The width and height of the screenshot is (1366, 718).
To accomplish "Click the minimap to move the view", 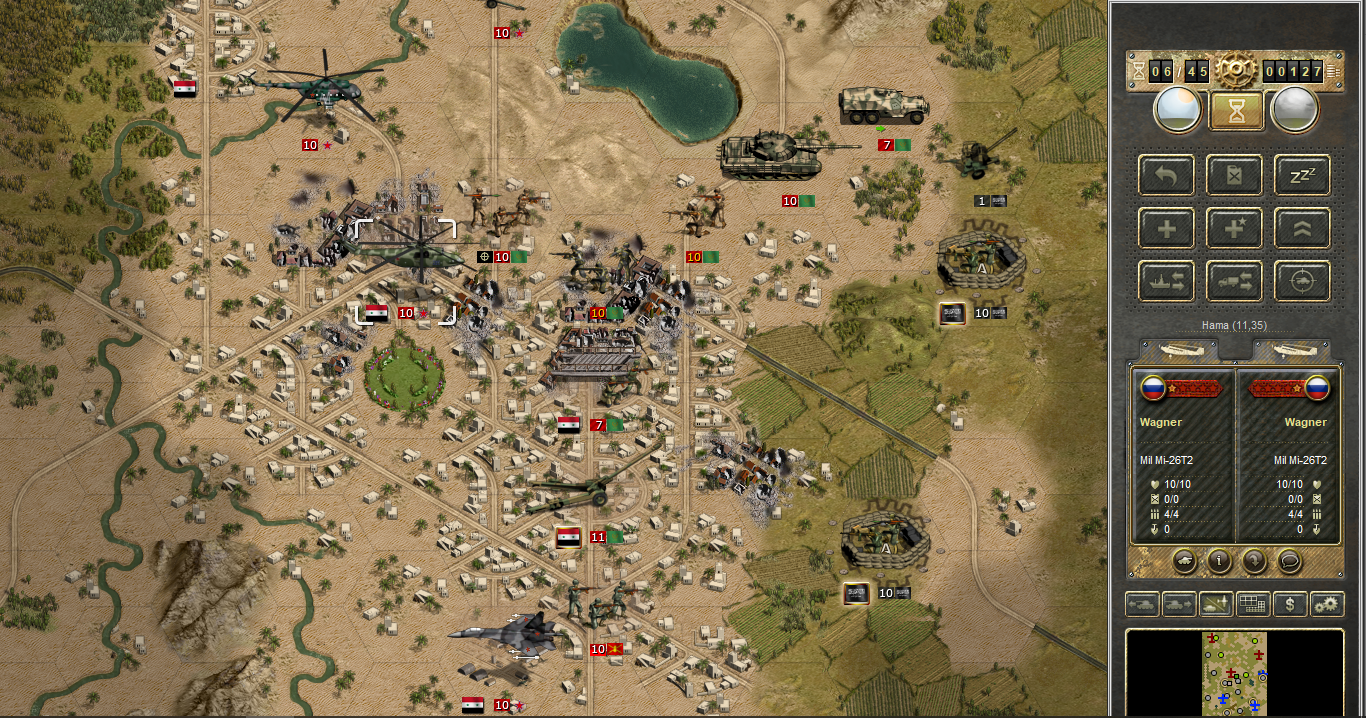I will point(1234,672).
